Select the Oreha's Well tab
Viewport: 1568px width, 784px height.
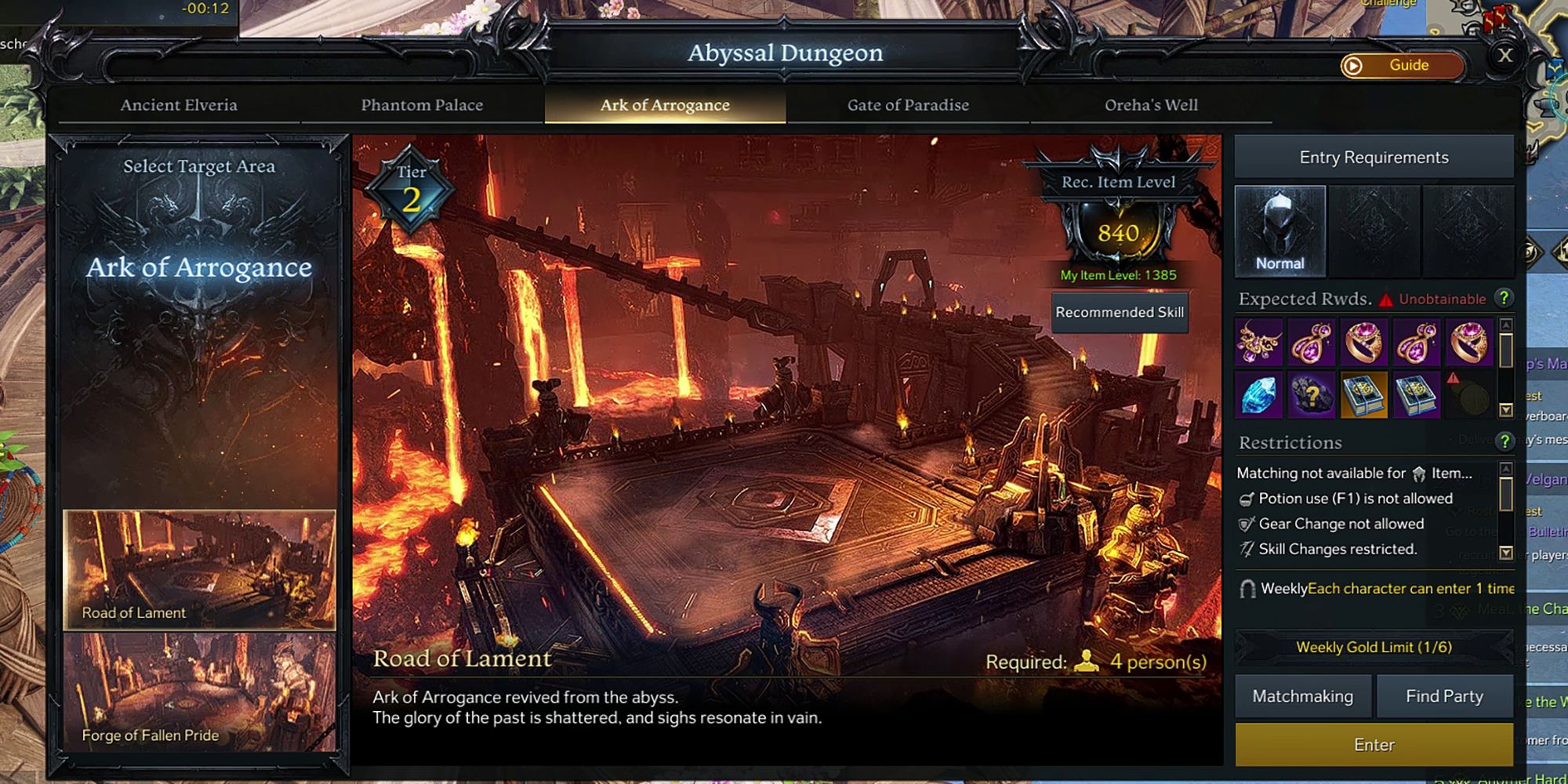pyautogui.click(x=1151, y=105)
